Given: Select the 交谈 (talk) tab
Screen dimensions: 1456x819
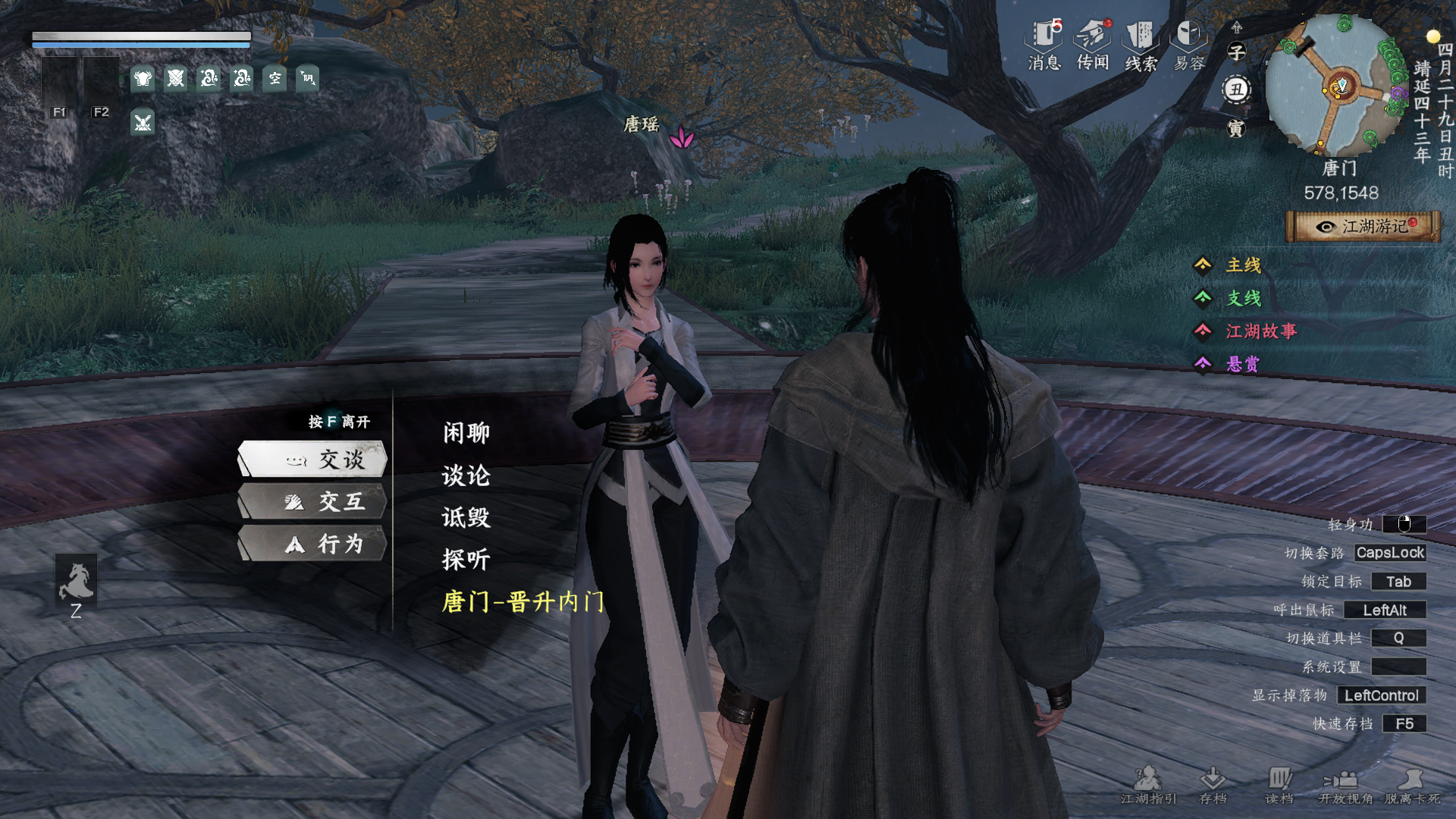Looking at the screenshot, I should point(314,460).
